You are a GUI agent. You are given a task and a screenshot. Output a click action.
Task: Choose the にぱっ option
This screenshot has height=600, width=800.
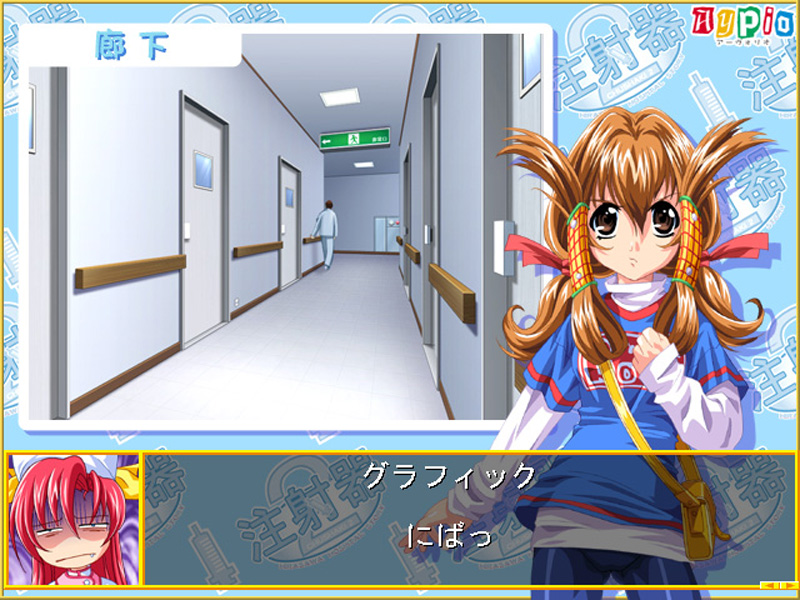[x=449, y=535]
